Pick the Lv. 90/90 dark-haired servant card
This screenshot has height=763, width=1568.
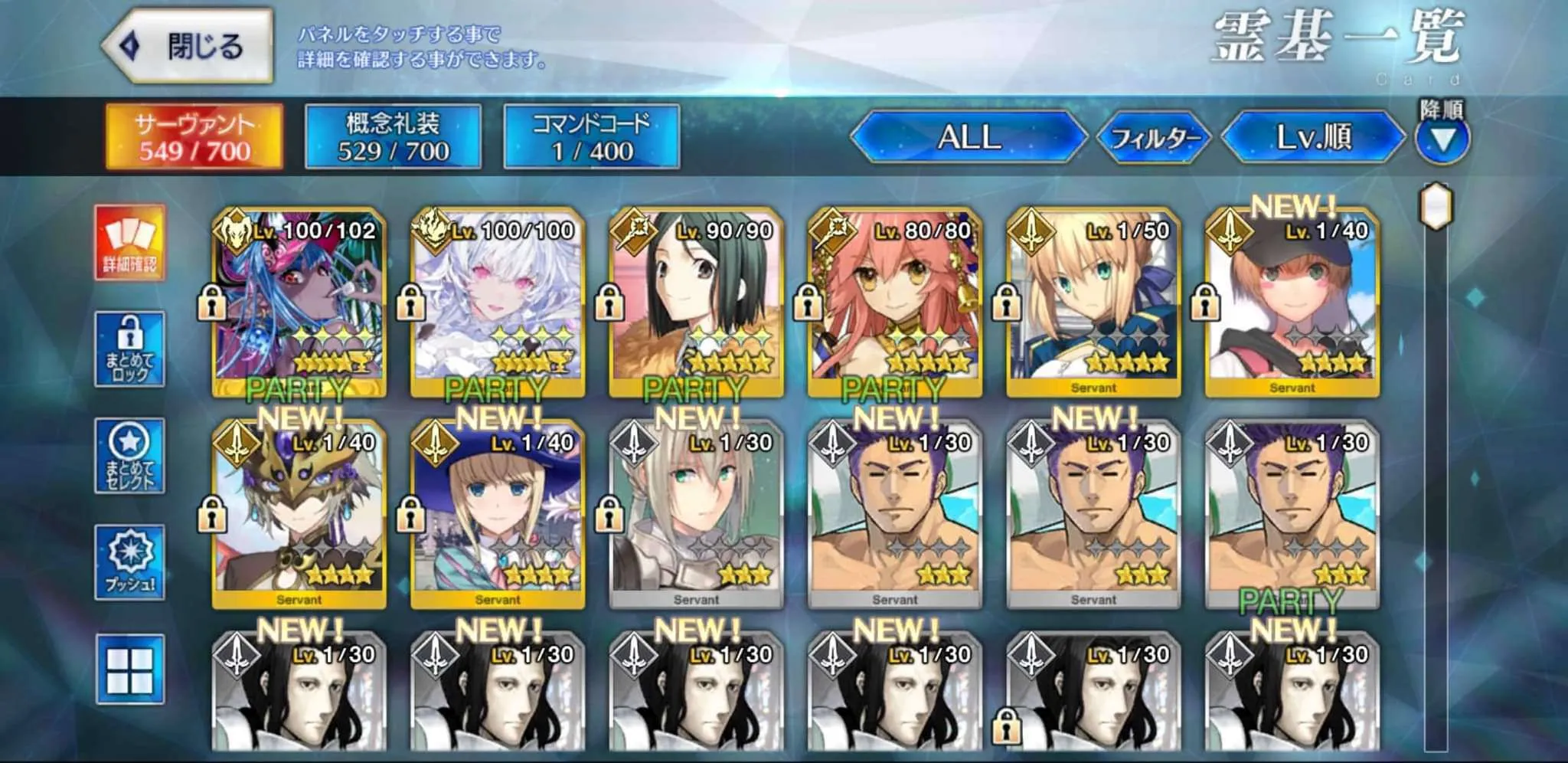696,302
